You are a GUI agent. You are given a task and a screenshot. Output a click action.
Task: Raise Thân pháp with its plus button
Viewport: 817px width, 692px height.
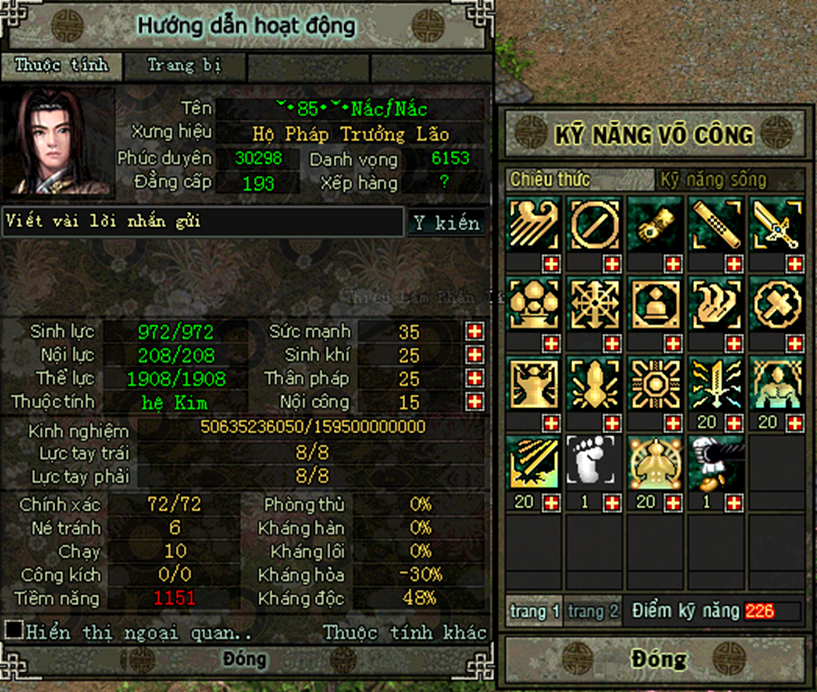click(474, 379)
